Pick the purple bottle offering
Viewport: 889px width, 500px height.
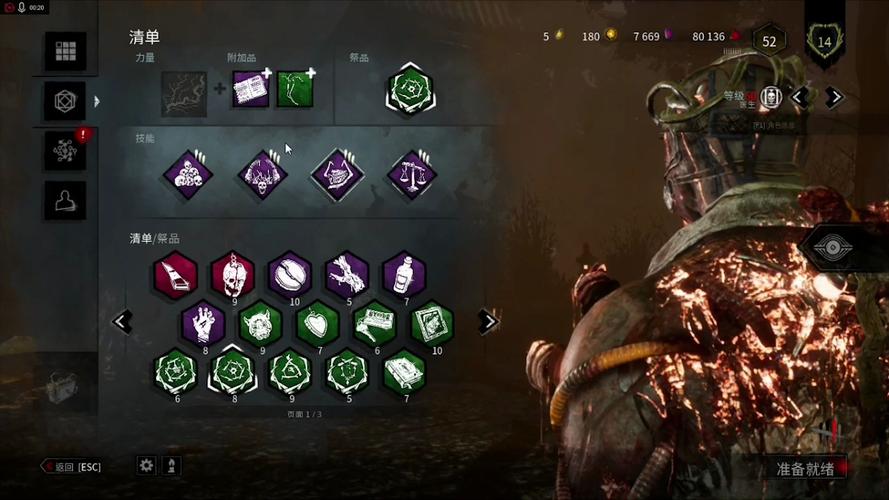pyautogui.click(x=404, y=273)
